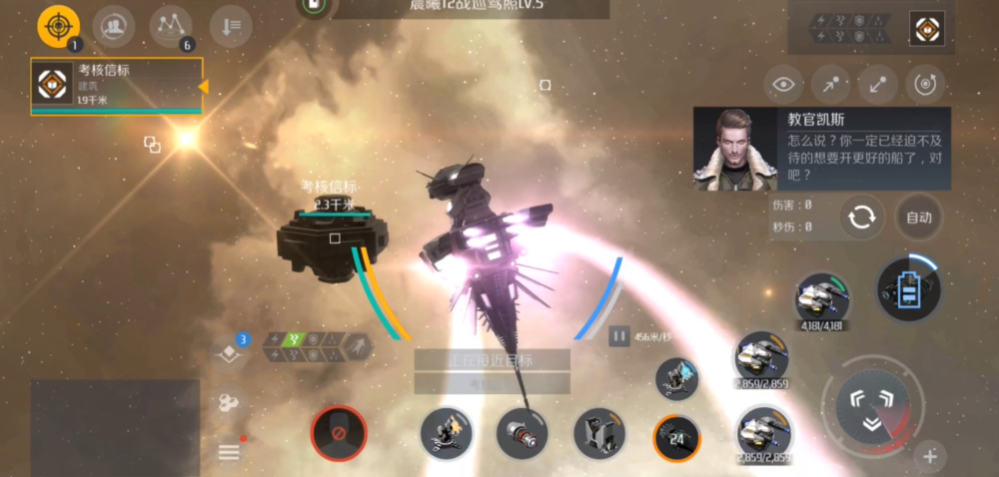Click the circular refresh arrows button
999x477 pixels.
pyautogui.click(x=861, y=217)
